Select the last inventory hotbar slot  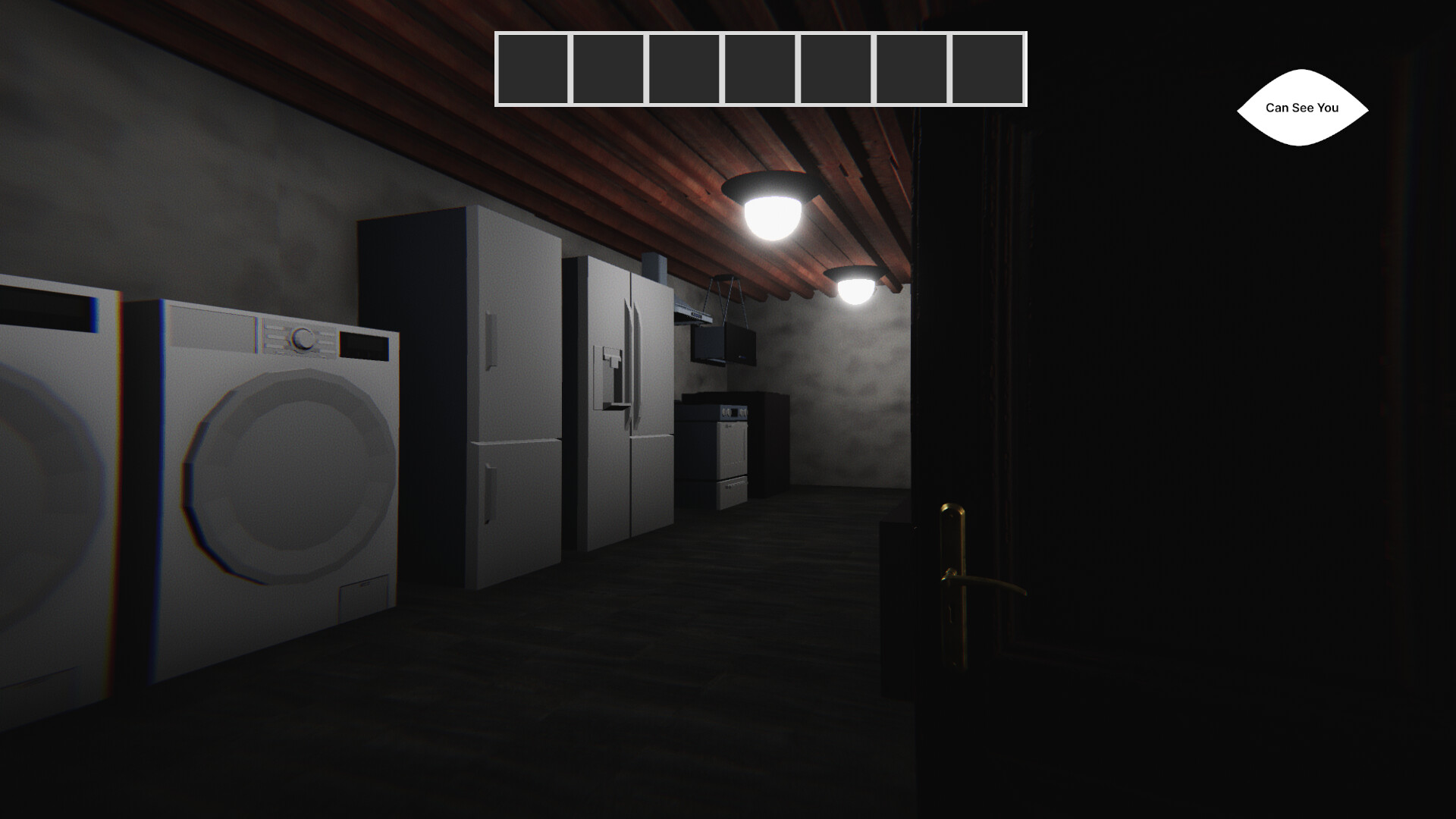point(987,68)
